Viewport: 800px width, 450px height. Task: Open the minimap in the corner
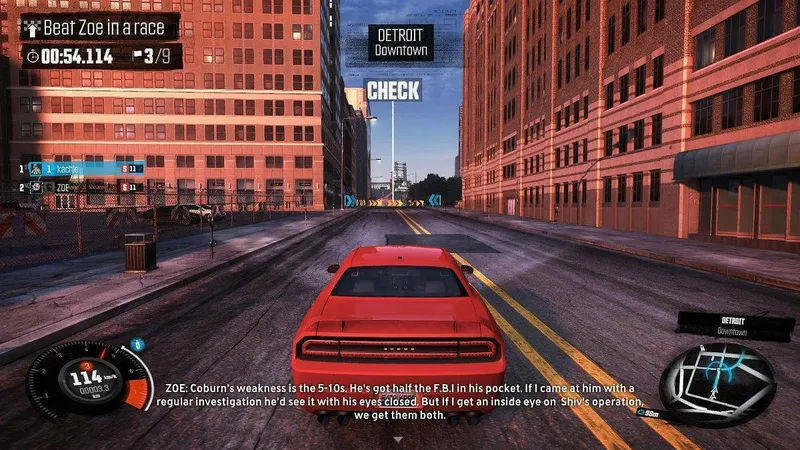click(x=717, y=384)
